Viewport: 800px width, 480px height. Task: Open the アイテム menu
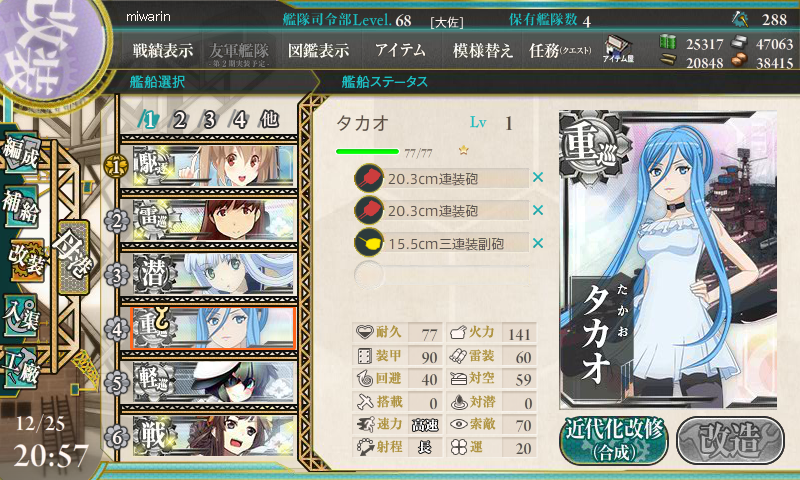(400, 49)
